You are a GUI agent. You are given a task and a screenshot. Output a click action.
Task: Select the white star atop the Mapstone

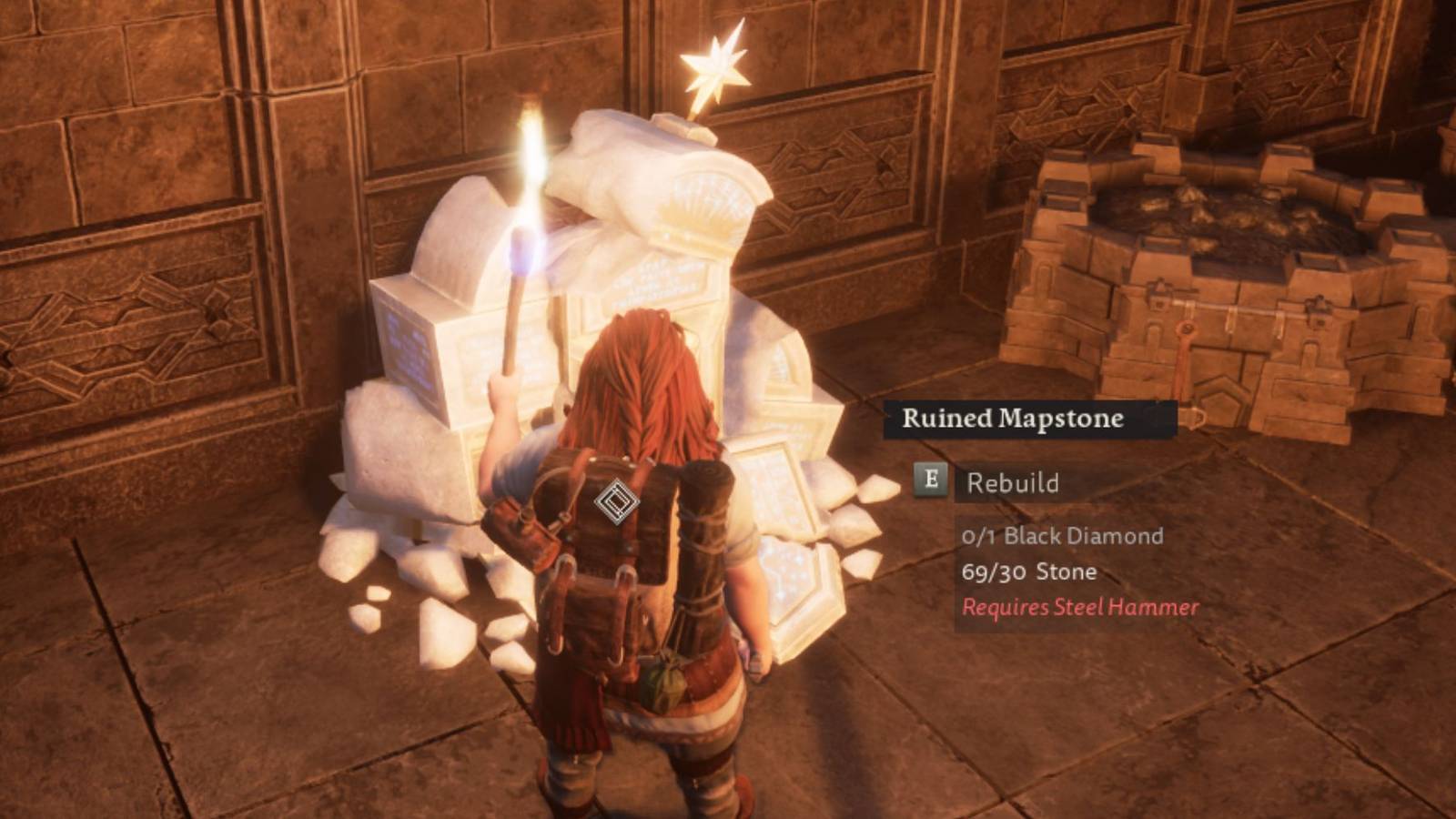coord(719,68)
